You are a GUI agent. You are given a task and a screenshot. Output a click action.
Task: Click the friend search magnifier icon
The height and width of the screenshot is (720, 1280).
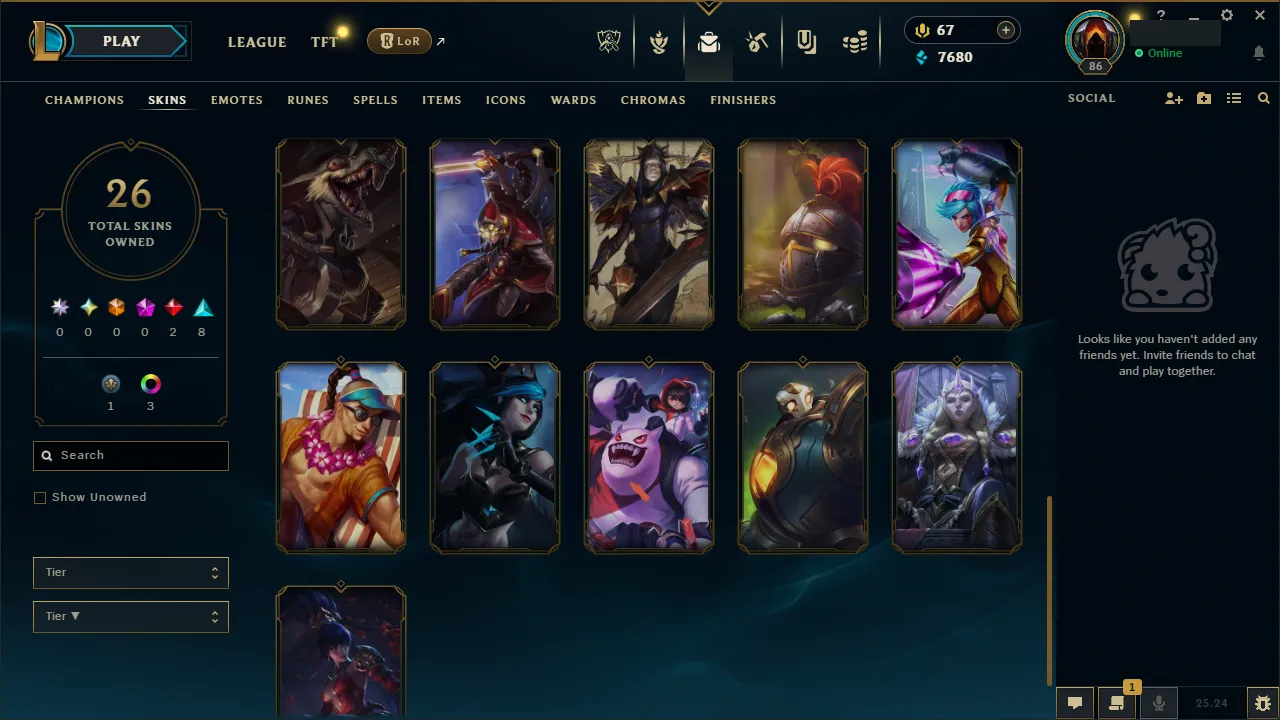[1263, 98]
